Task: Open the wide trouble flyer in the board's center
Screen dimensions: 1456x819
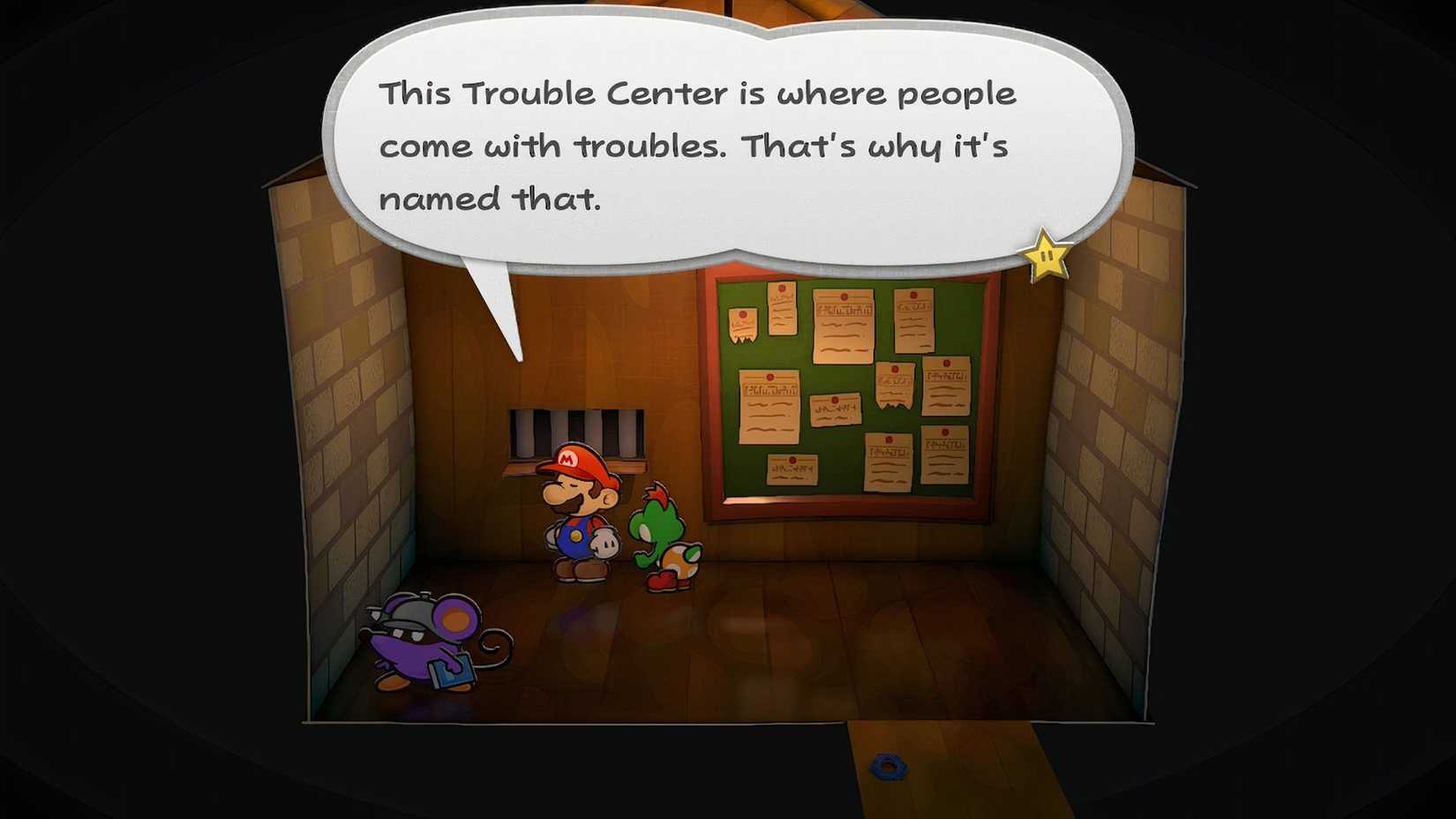Action: coord(836,410)
